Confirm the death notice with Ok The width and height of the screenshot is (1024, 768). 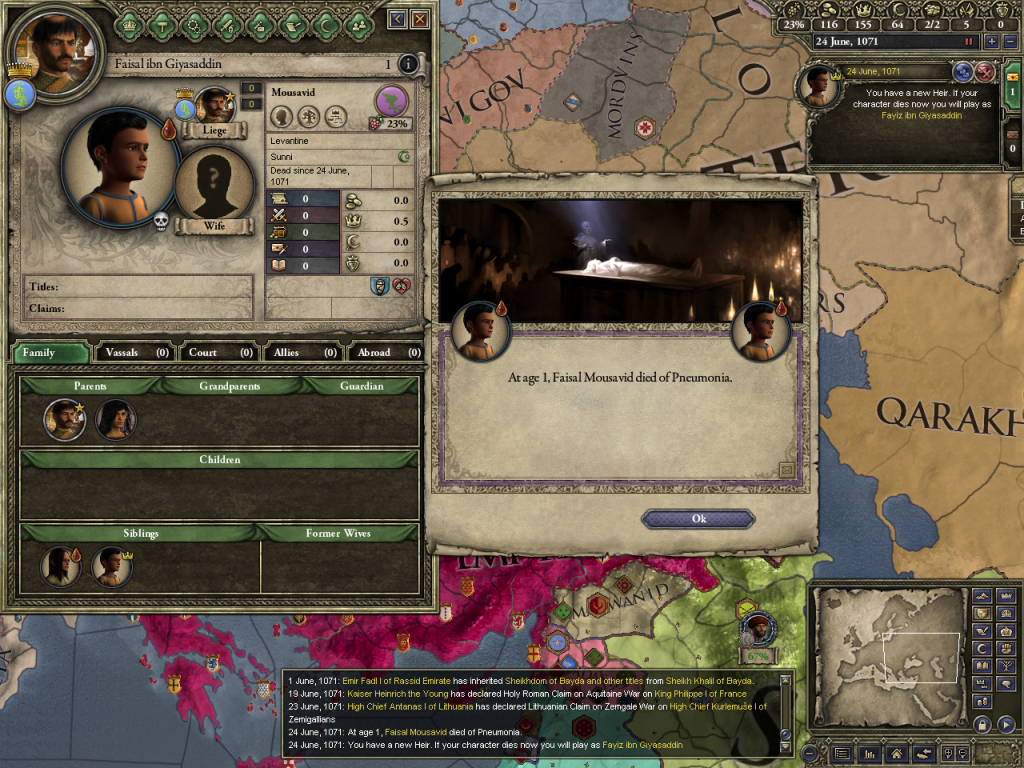click(x=698, y=519)
